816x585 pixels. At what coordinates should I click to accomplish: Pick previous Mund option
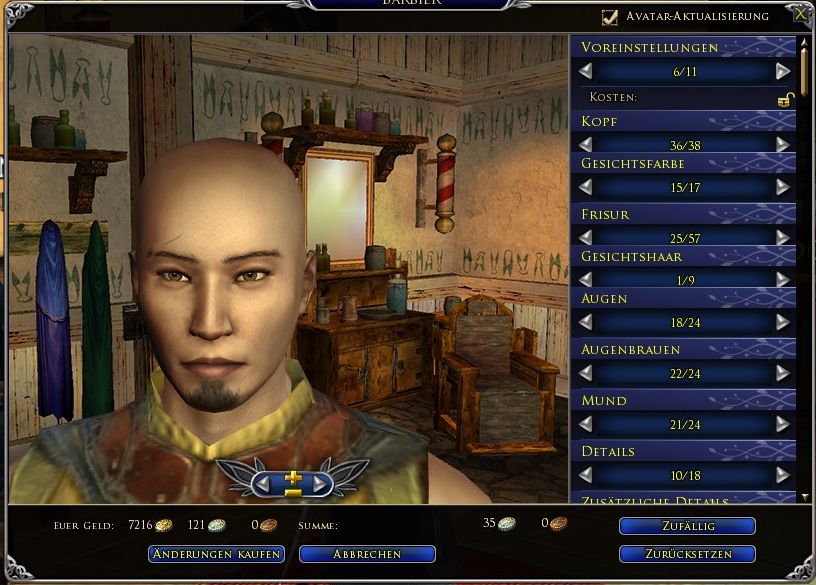(x=586, y=424)
